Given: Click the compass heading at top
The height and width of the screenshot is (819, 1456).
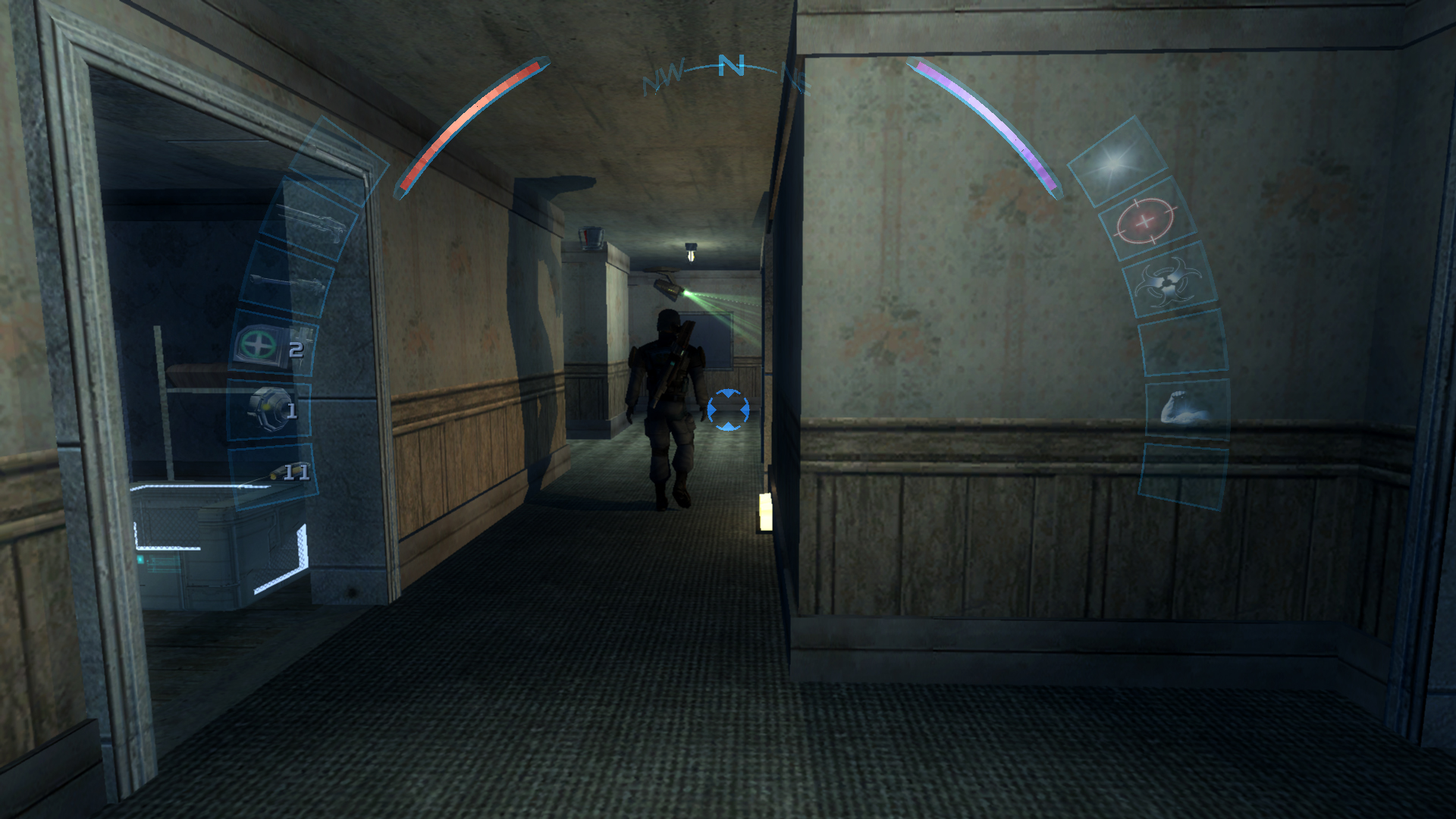Looking at the screenshot, I should [x=730, y=67].
